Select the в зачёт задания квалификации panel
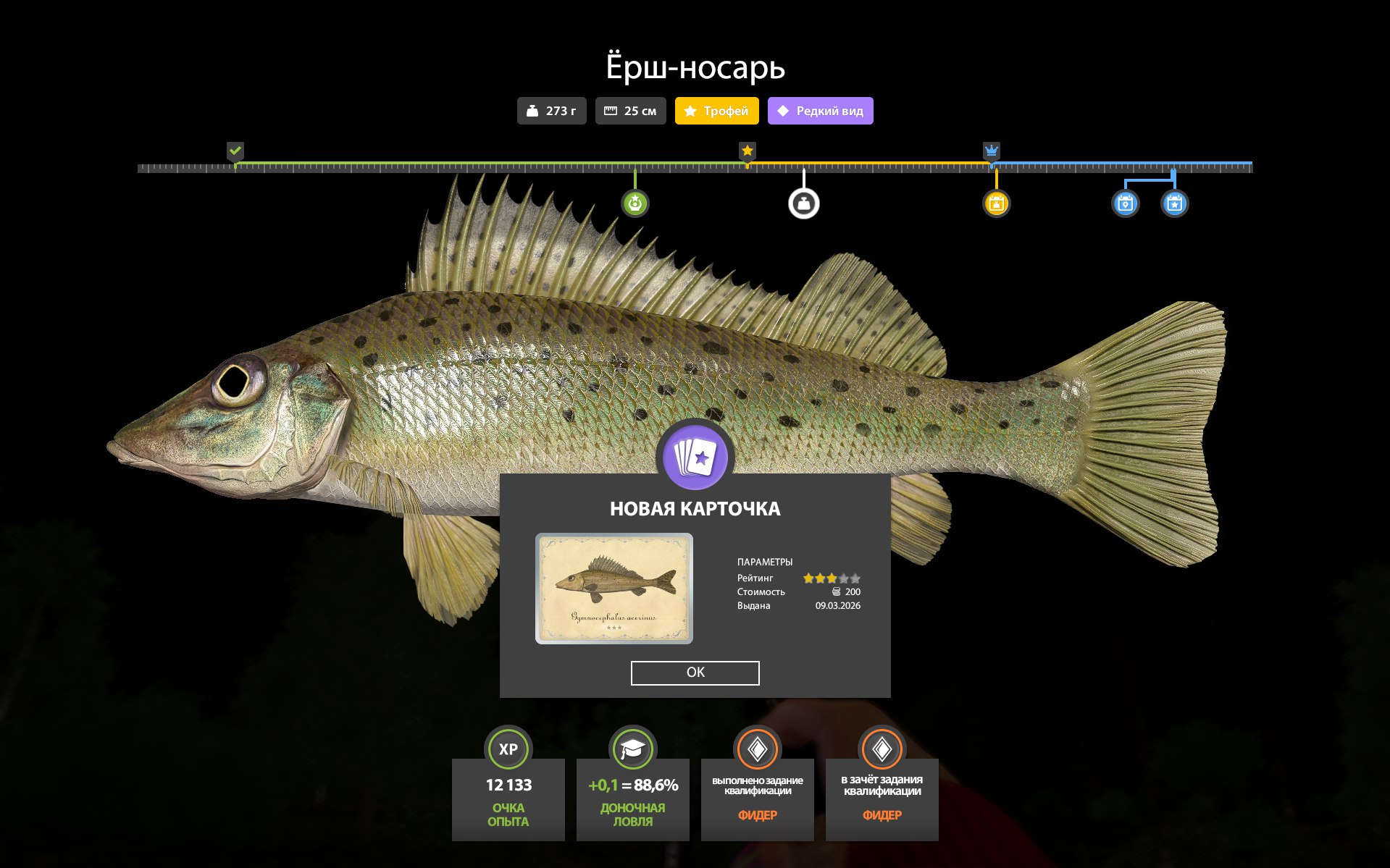1390x868 pixels. click(882, 798)
